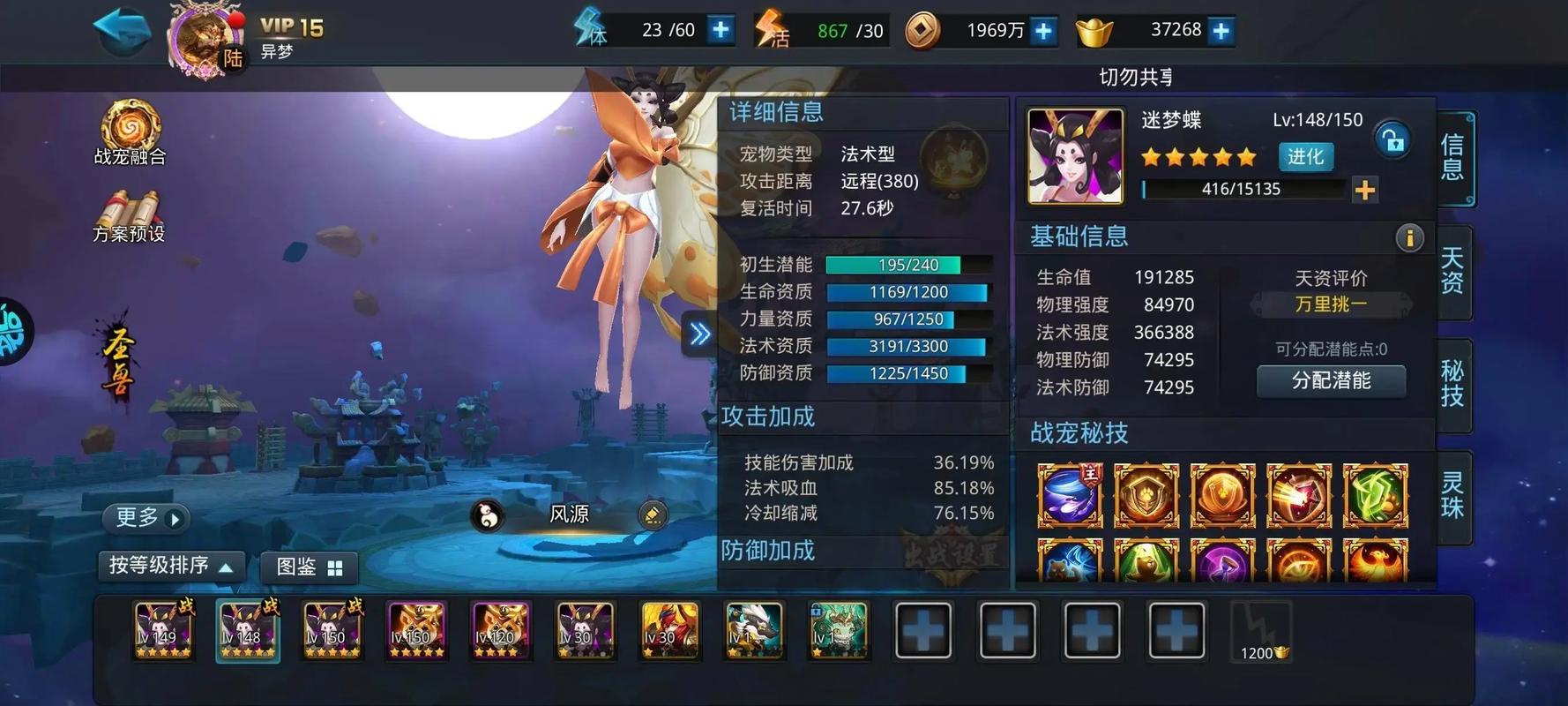Open the 按等级排序 sorting dropdown
1568x706 pixels.
coord(171,567)
